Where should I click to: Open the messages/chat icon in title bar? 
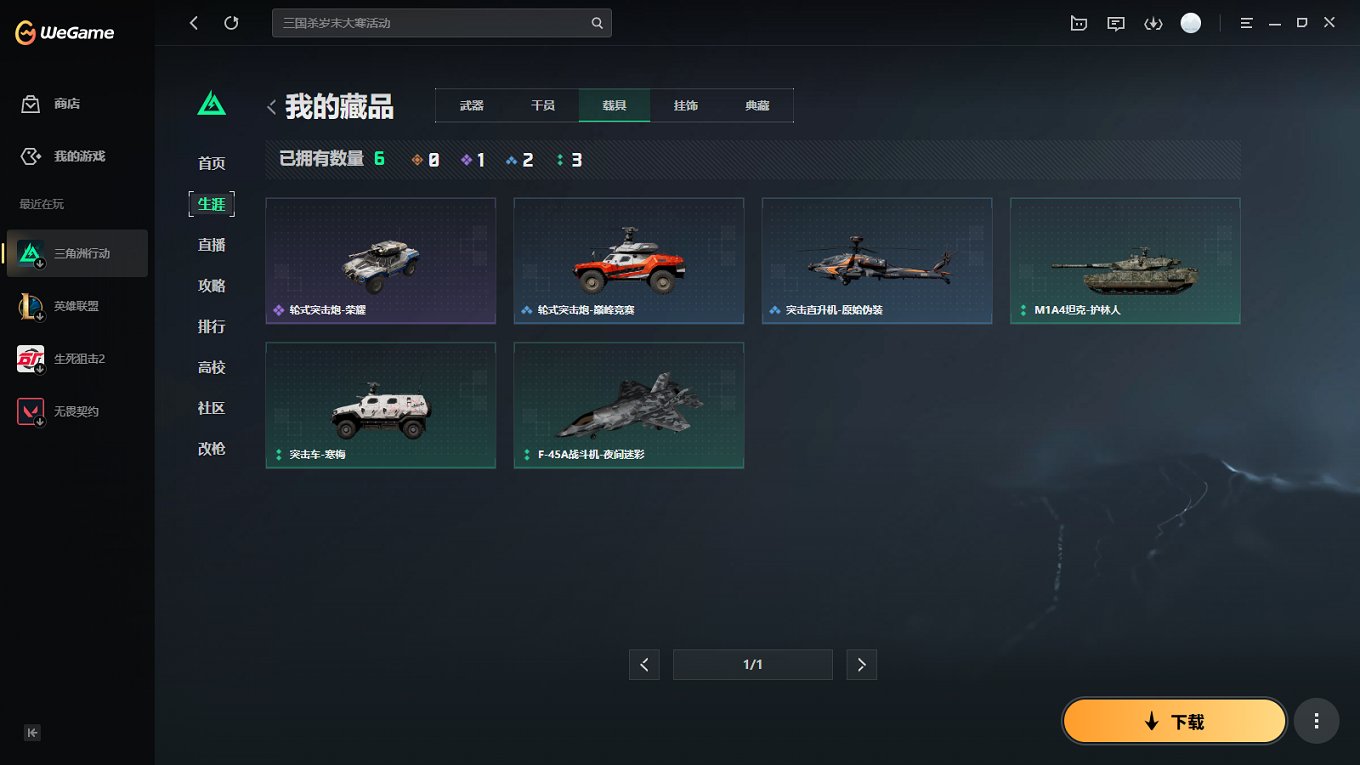click(1115, 22)
